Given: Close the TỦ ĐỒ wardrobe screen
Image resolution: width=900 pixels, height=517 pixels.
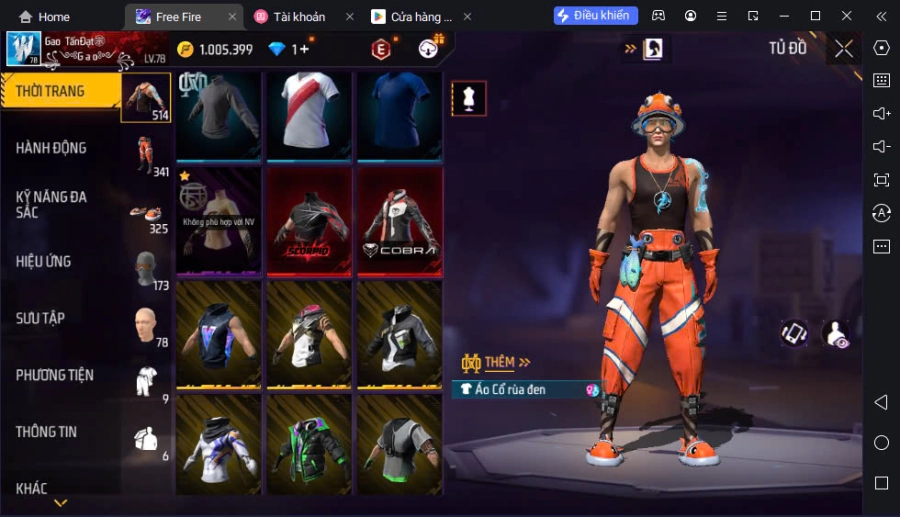Looking at the screenshot, I should [844, 49].
